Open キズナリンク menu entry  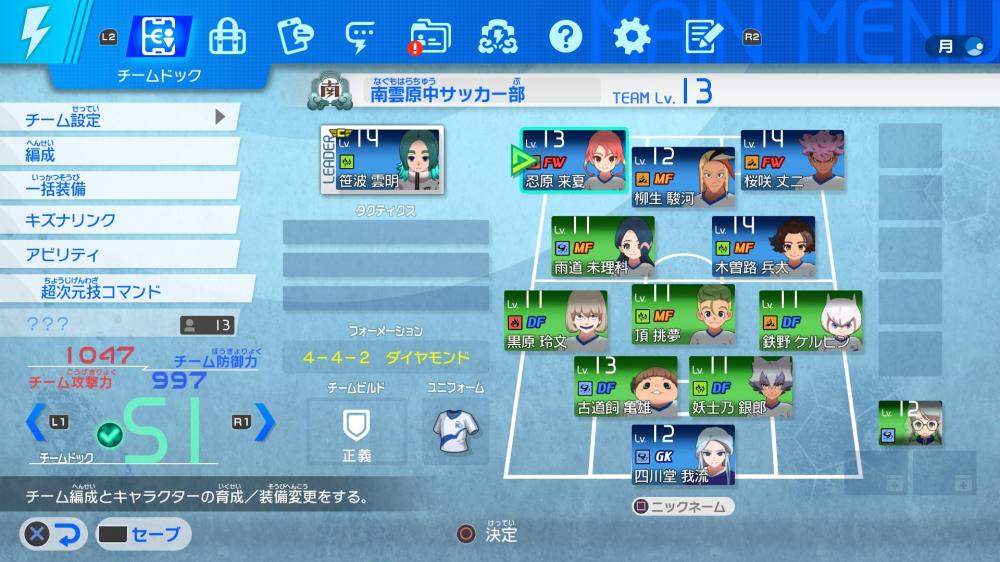coord(118,220)
